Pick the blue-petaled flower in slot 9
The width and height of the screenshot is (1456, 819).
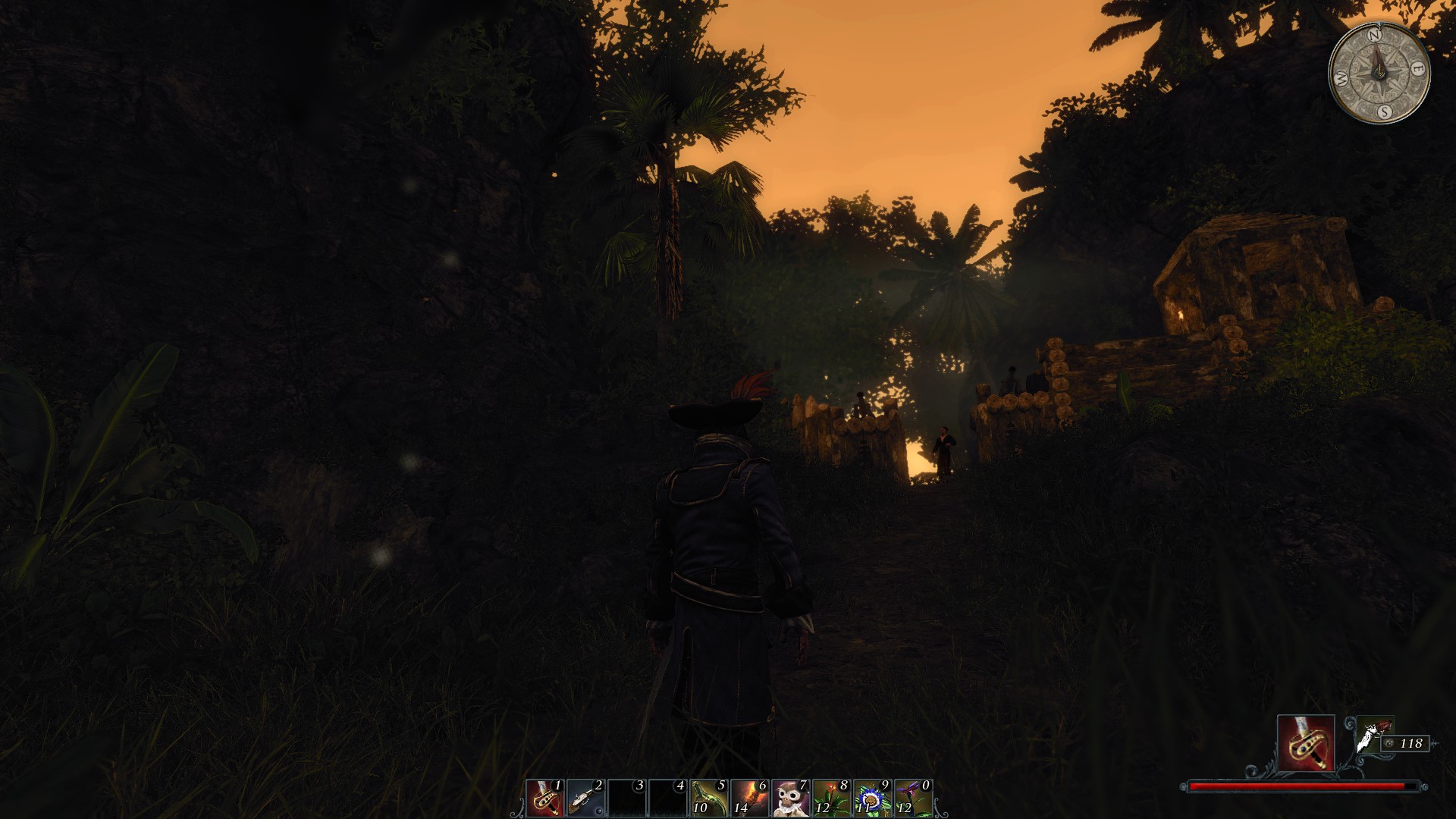click(872, 798)
